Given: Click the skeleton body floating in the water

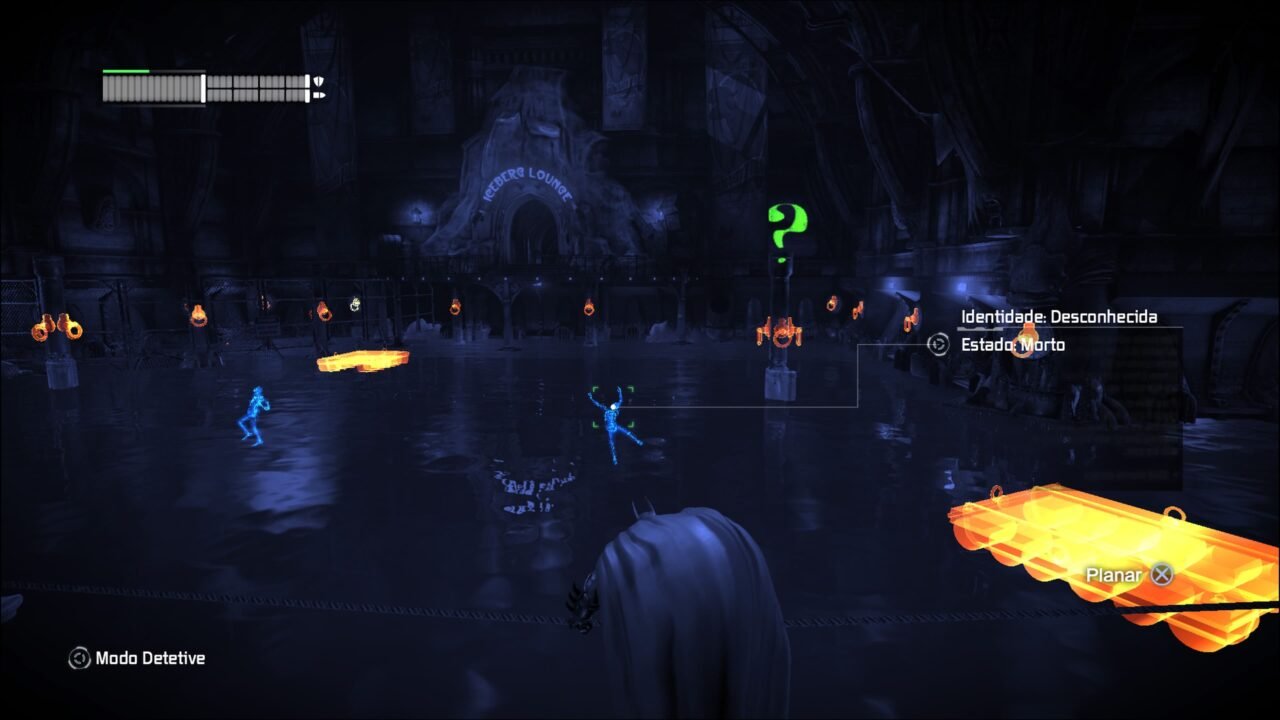Looking at the screenshot, I should coord(611,415).
